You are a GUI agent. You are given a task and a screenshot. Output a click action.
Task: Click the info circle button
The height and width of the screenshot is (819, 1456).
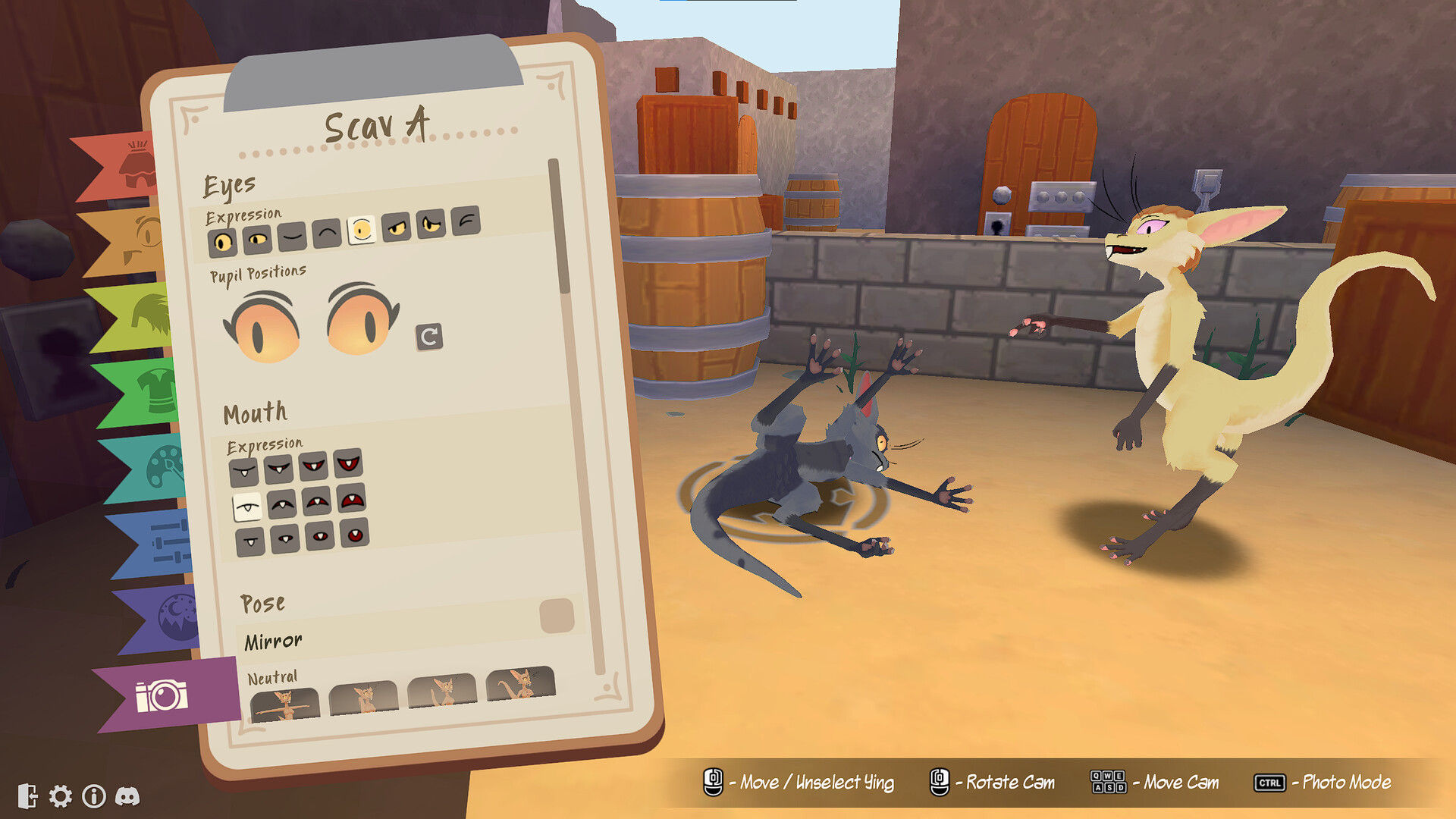coord(94,796)
